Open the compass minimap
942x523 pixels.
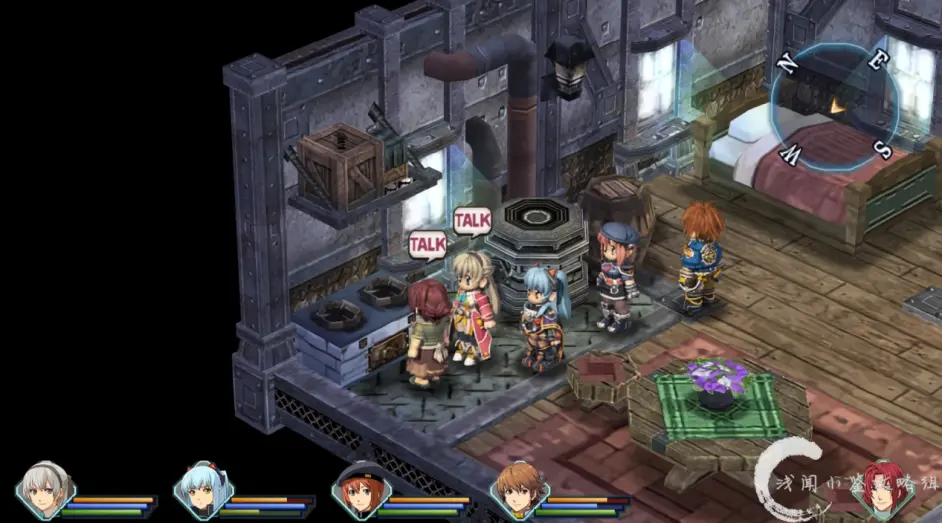pyautogui.click(x=833, y=105)
